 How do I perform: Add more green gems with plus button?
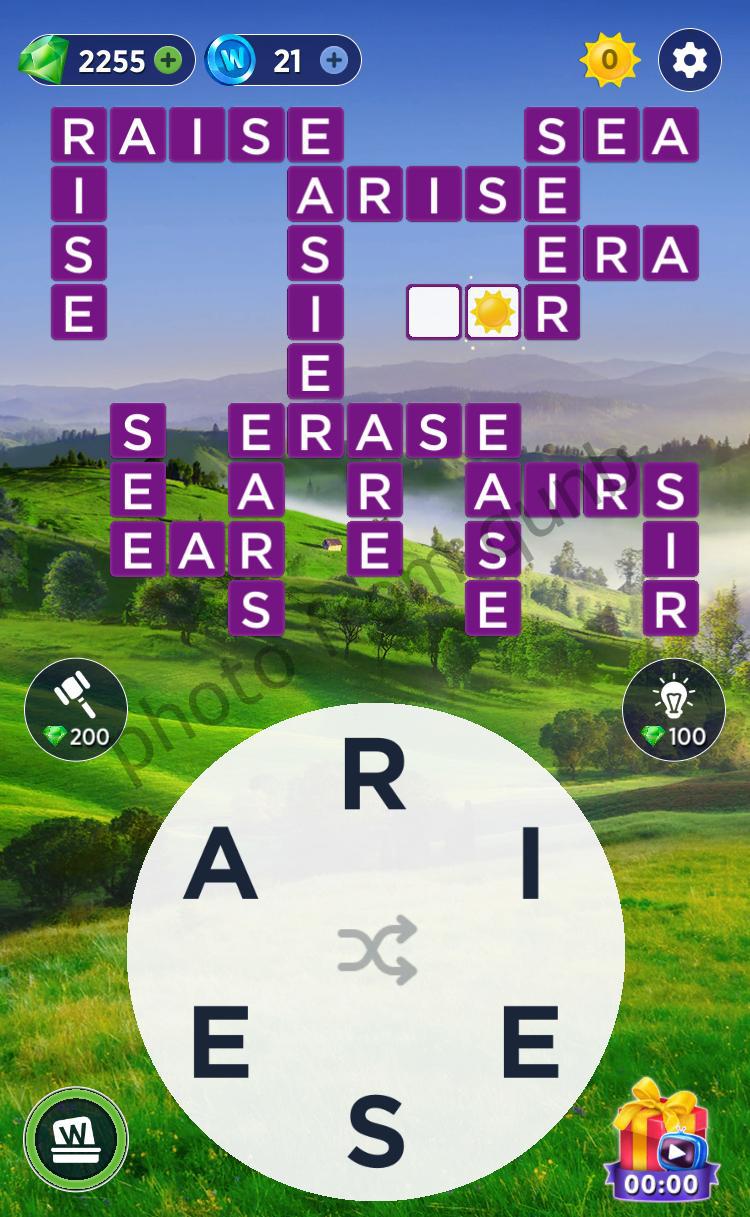point(169,61)
